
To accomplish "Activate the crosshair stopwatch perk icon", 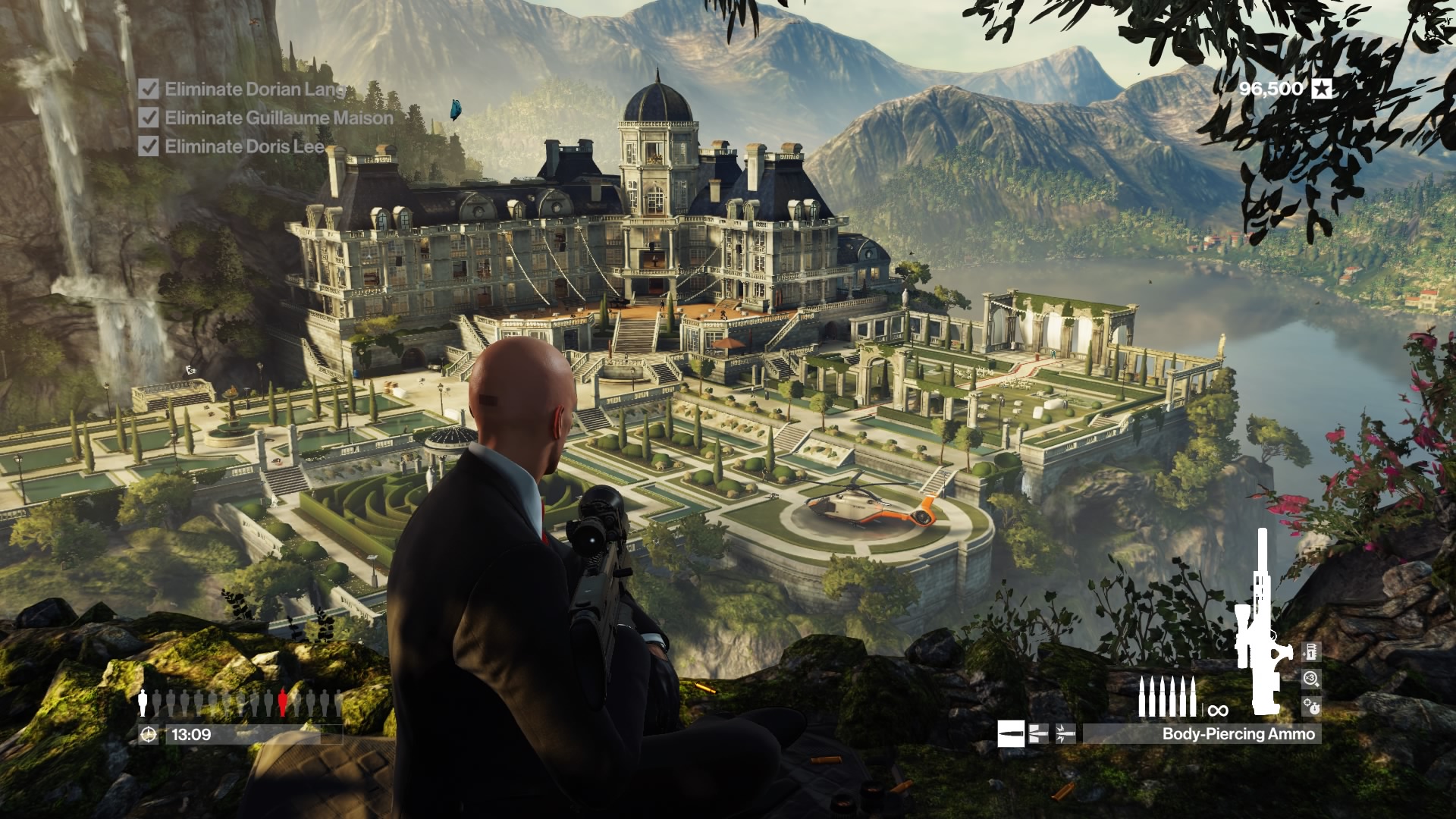I will (1311, 706).
